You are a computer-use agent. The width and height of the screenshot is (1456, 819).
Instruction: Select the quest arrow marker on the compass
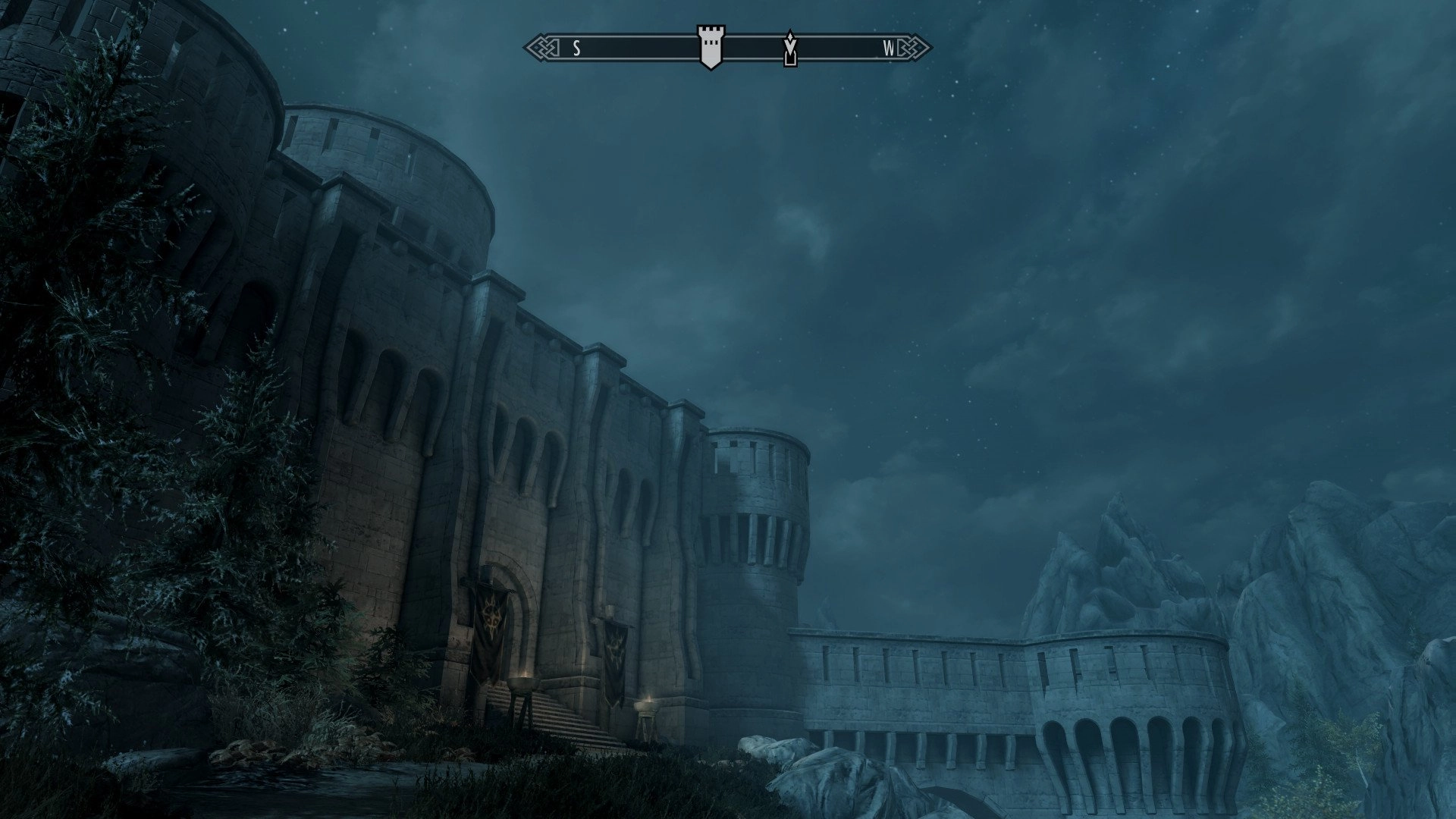790,49
